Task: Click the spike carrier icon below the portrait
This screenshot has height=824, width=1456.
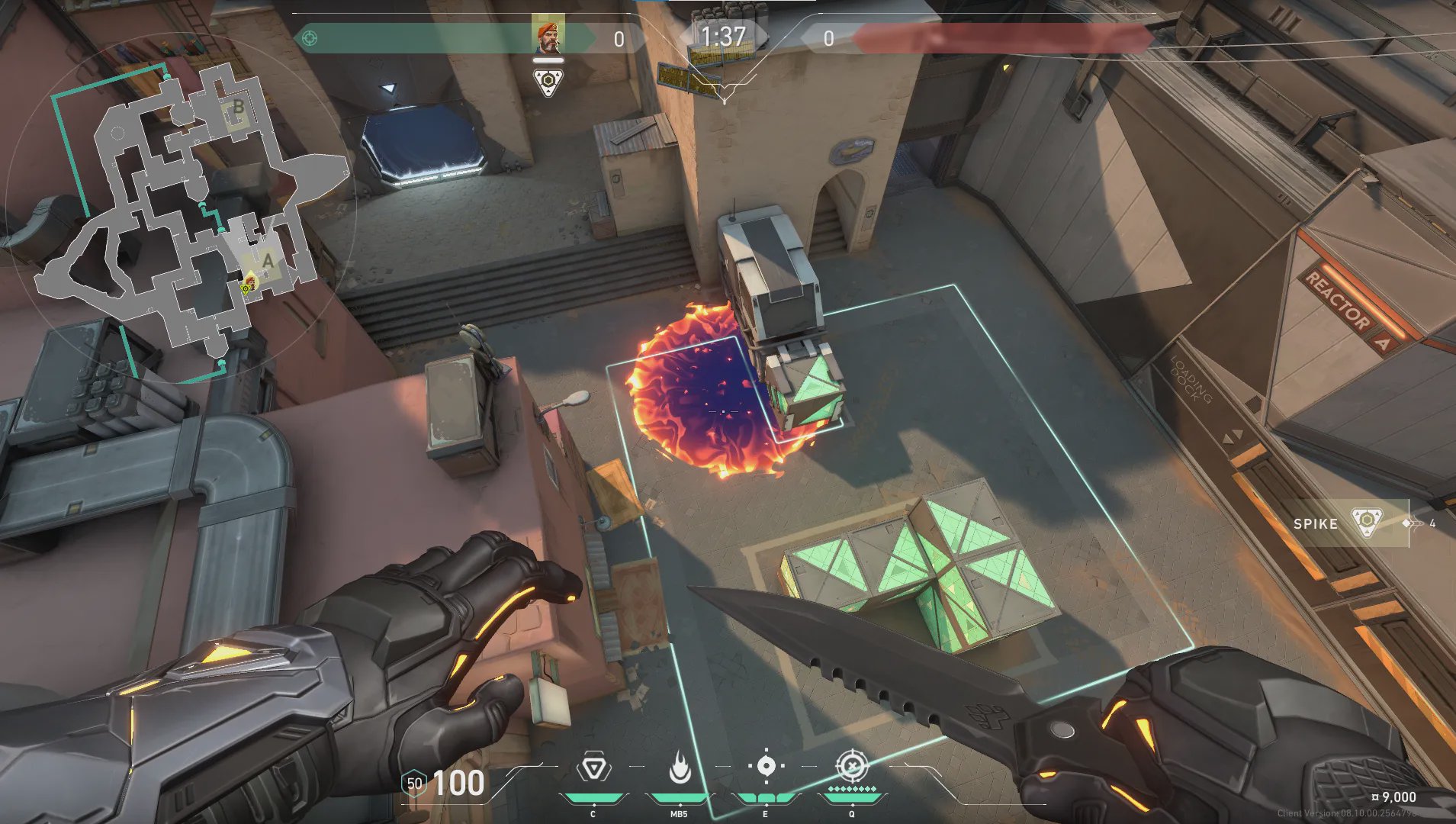Action: 548,82
